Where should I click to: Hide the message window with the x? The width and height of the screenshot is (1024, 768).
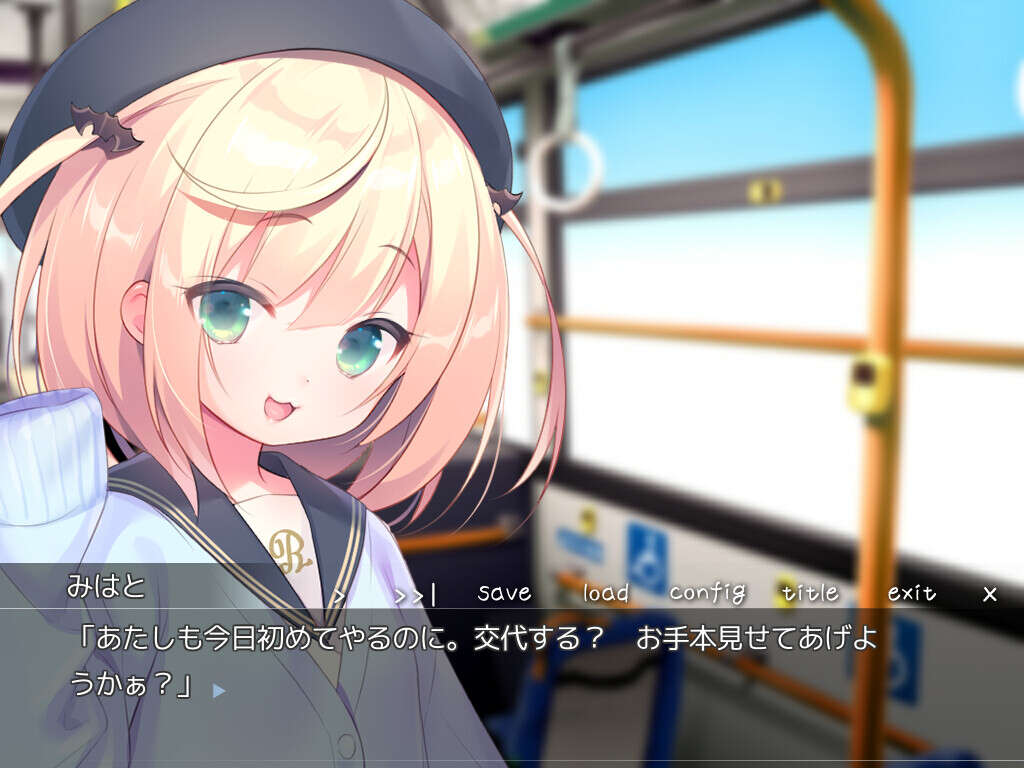(x=990, y=594)
